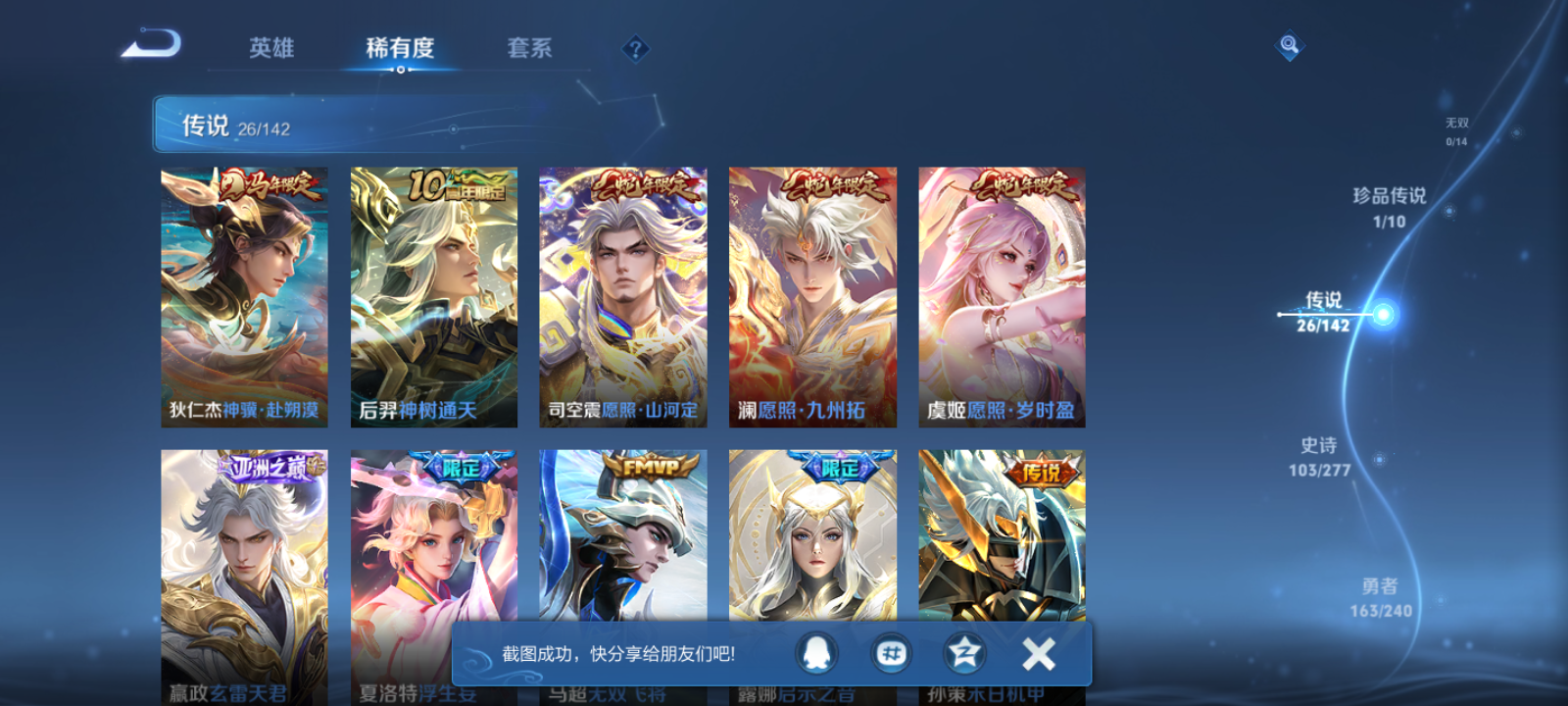Click the glowing node on the rarity track
Image resolution: width=1568 pixels, height=706 pixels.
1384,315
